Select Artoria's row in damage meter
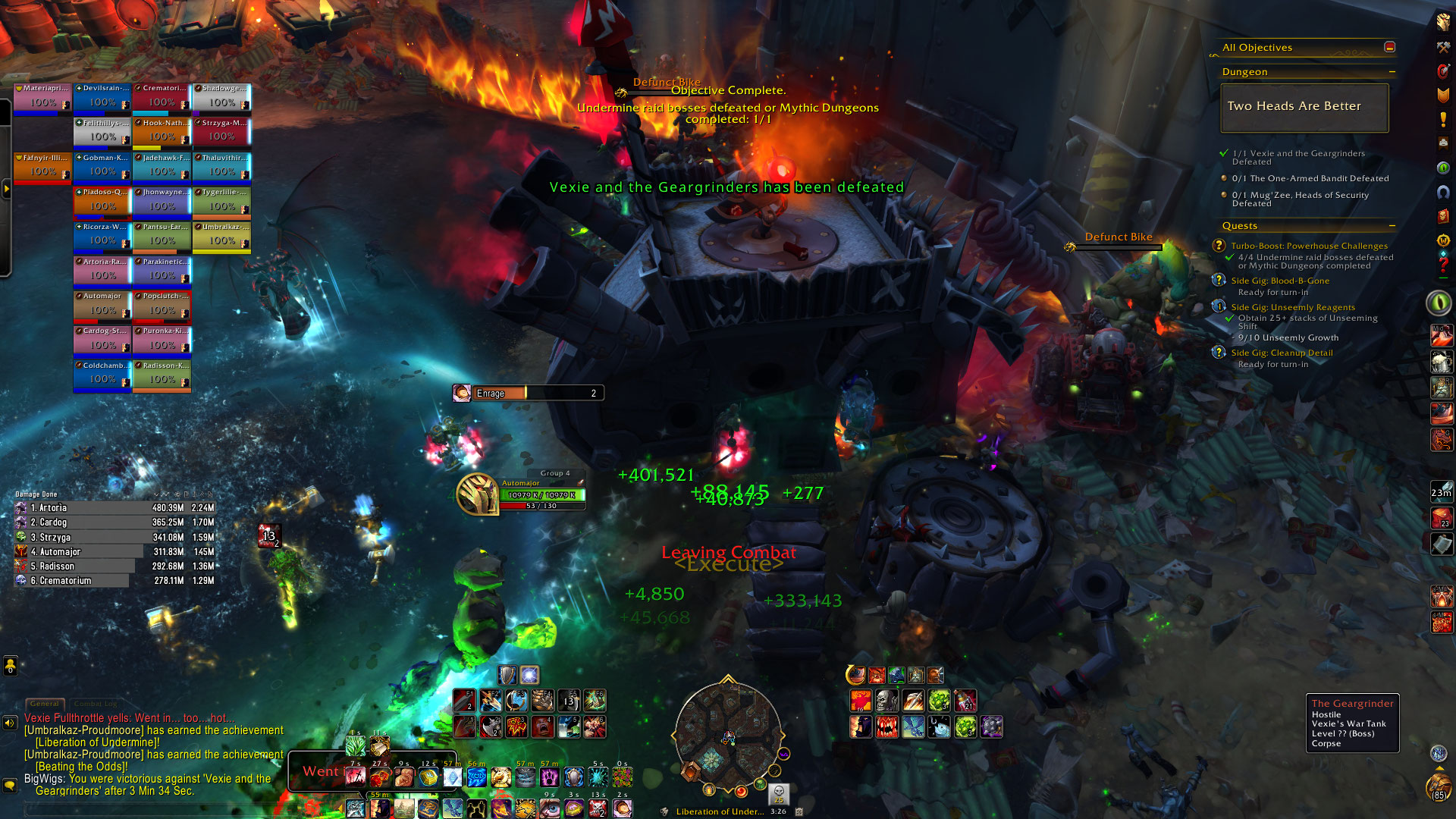1456x819 pixels. pyautogui.click(x=114, y=508)
